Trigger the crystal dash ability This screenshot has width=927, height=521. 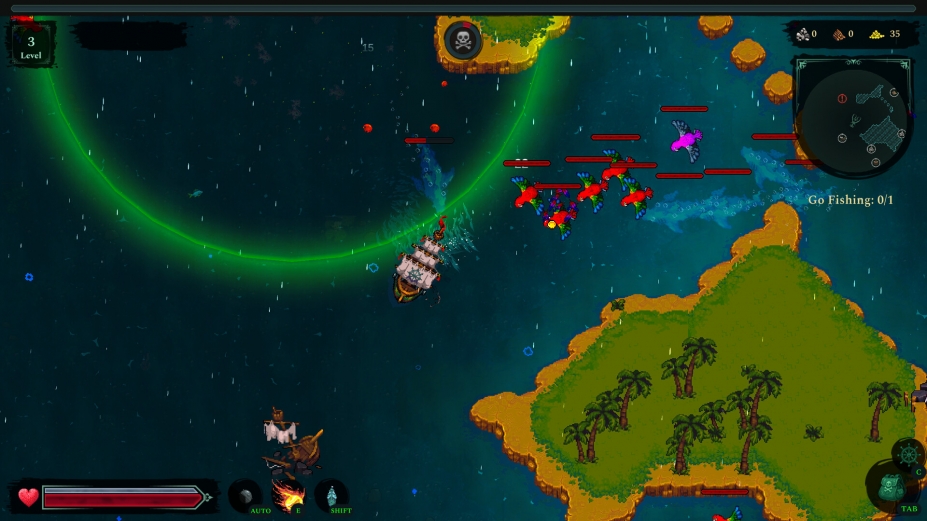coord(332,496)
